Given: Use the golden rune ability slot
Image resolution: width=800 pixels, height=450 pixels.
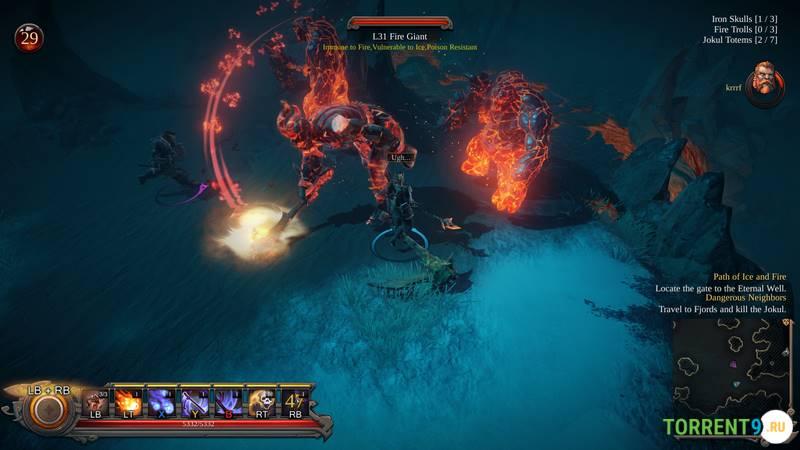Looking at the screenshot, I should coord(295,402).
